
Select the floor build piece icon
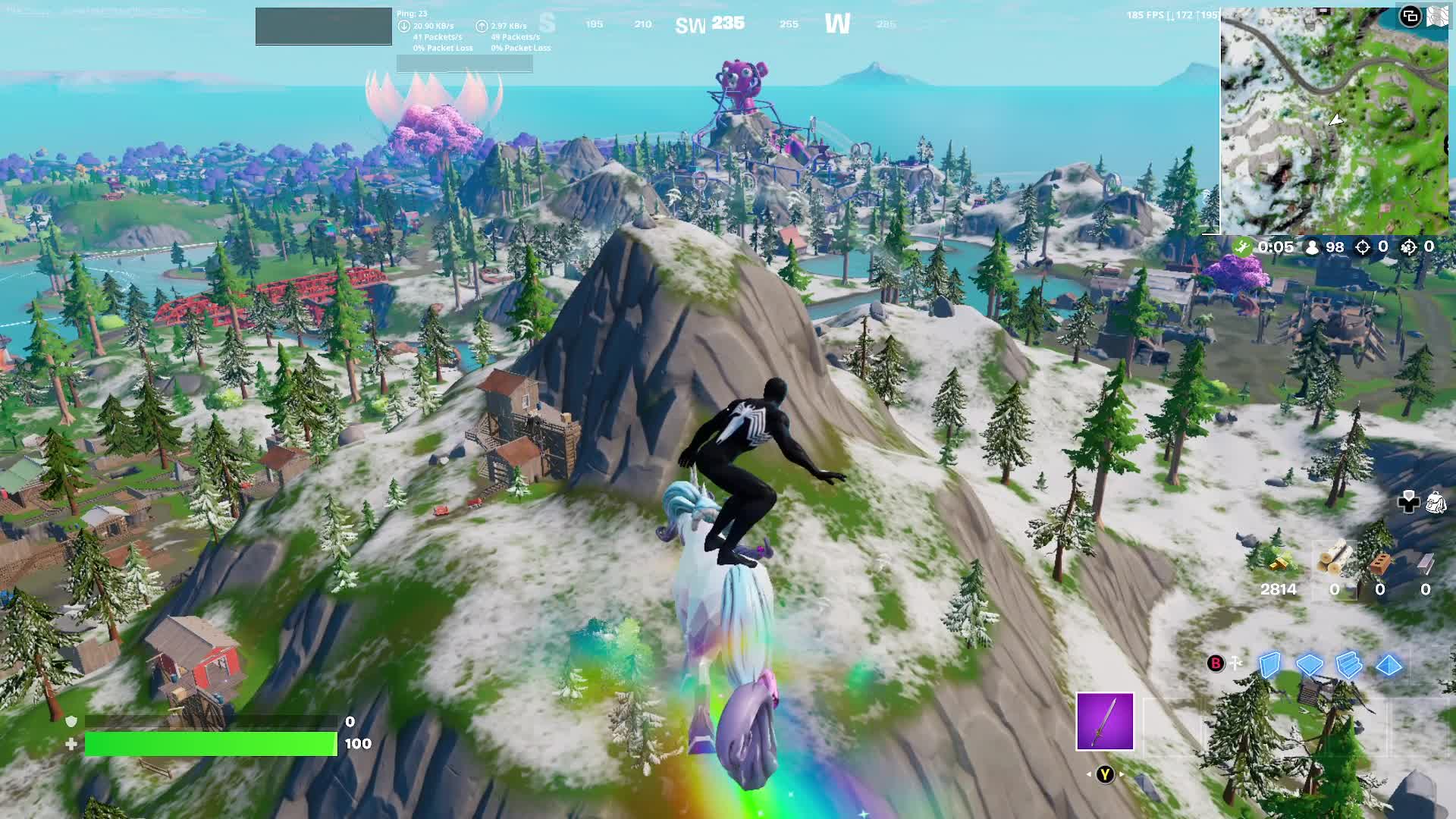click(x=1309, y=664)
